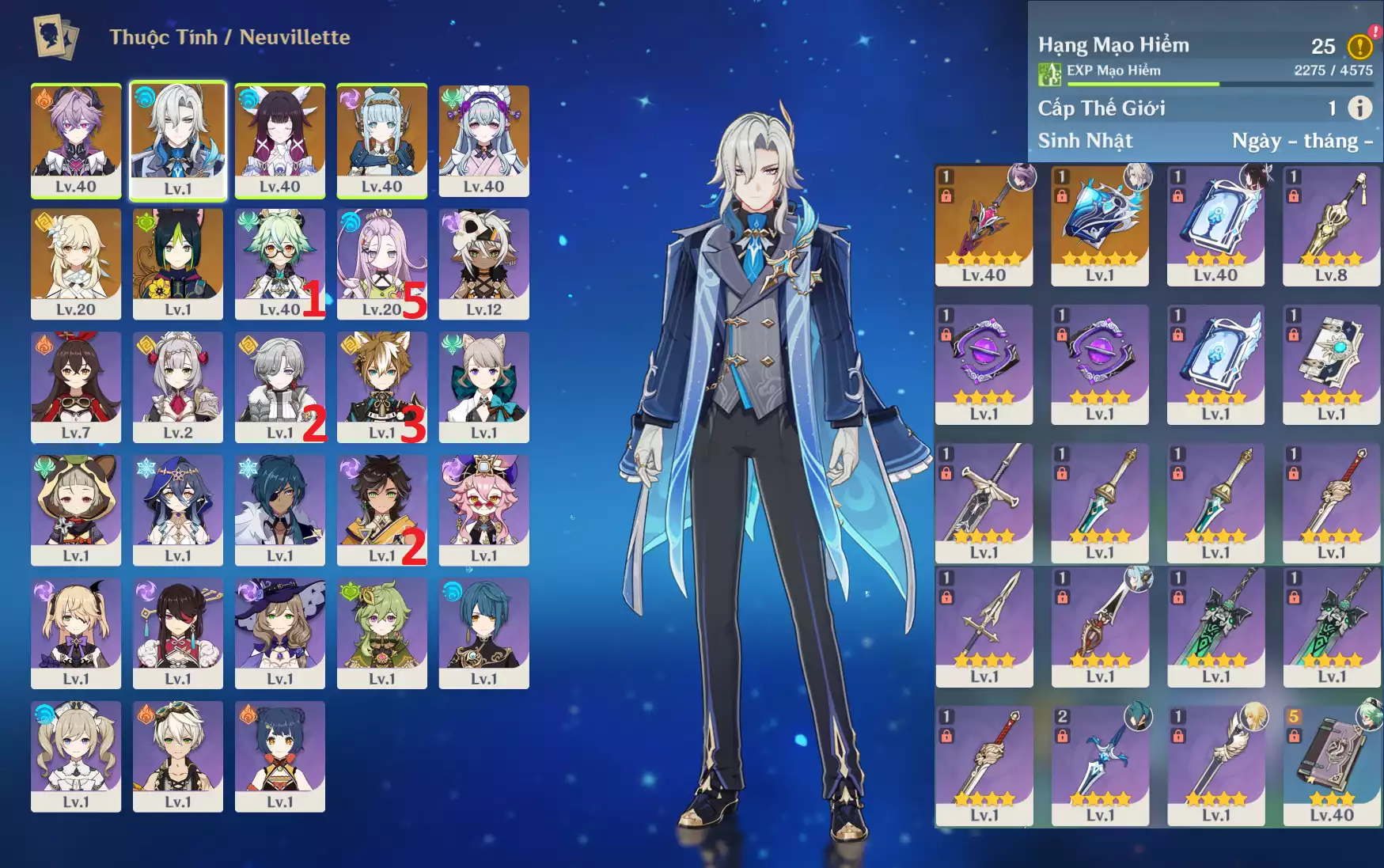The width and height of the screenshot is (1384, 868).
Task: Choose the blonde Traveler at Lv.20
Action: click(x=76, y=263)
